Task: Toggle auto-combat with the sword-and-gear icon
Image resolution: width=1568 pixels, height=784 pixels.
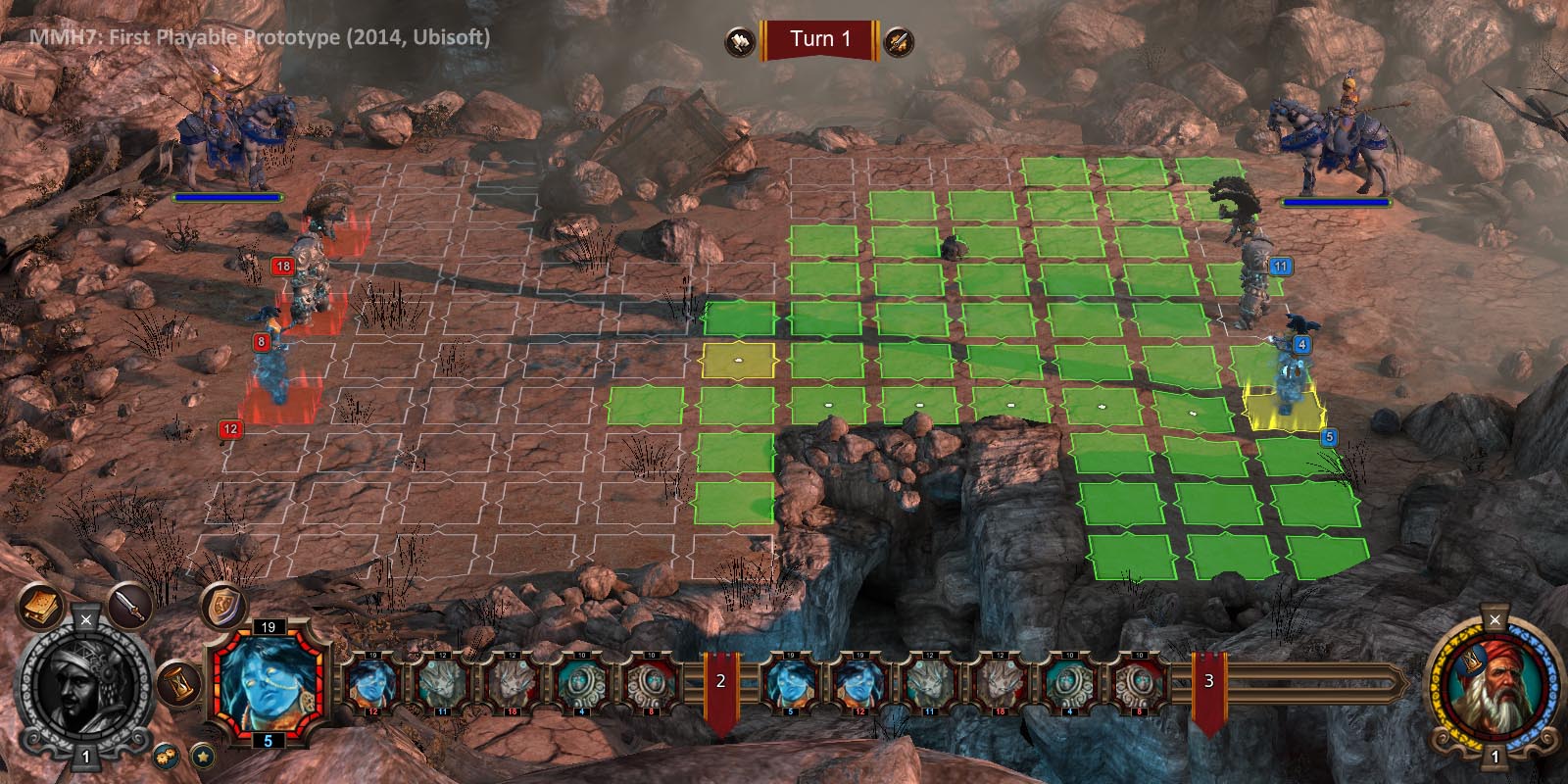Action: [899, 41]
